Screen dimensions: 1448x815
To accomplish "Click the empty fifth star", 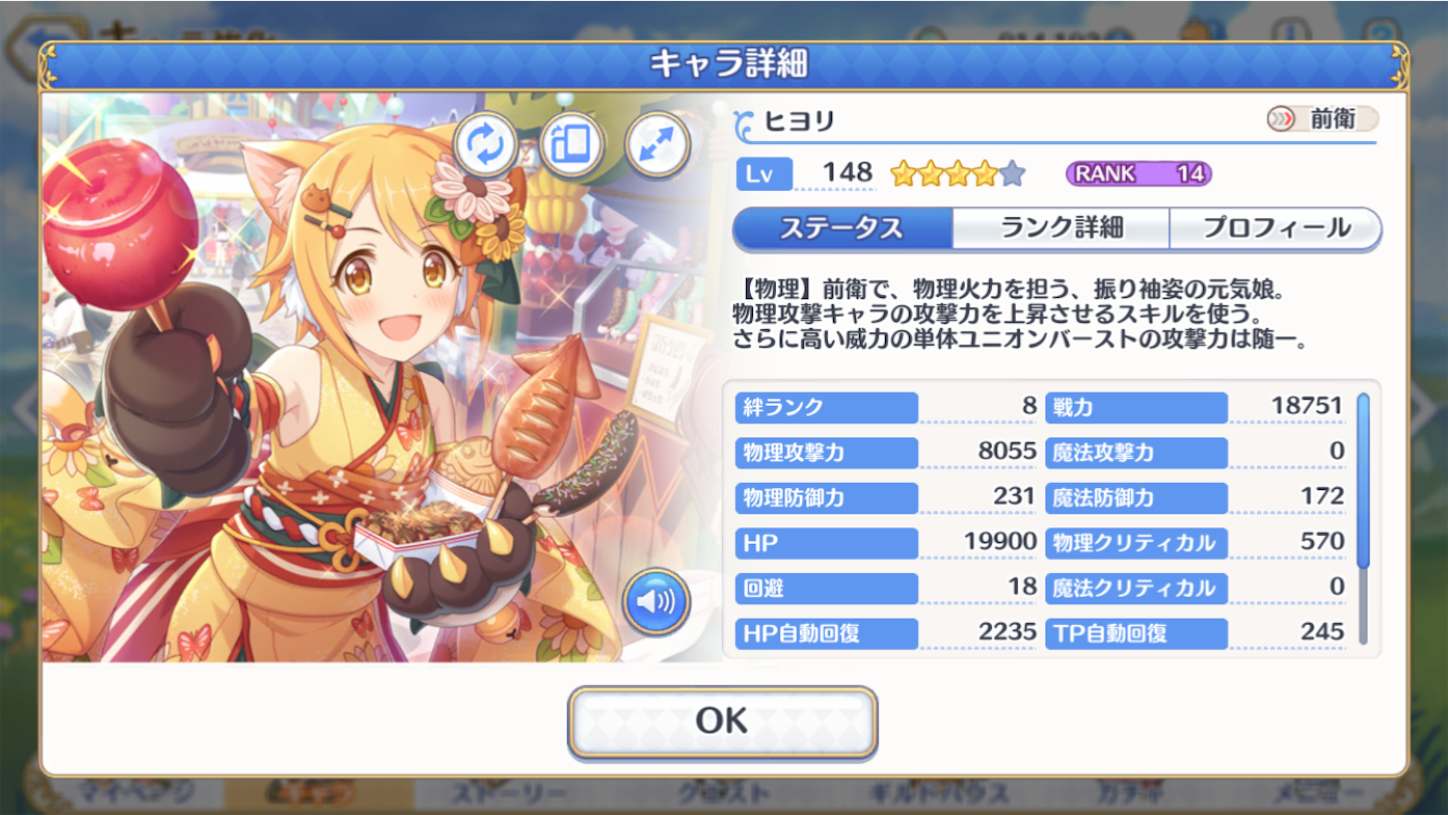I will coord(1013,172).
